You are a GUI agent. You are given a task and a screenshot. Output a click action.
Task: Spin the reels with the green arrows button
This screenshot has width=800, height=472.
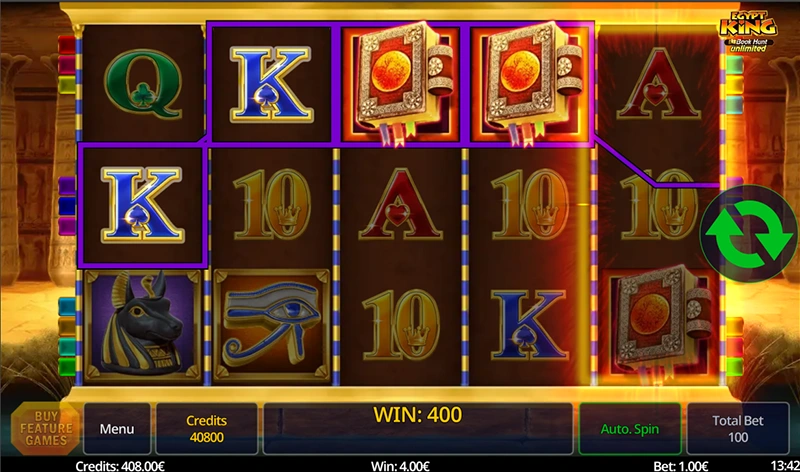pyautogui.click(x=742, y=229)
